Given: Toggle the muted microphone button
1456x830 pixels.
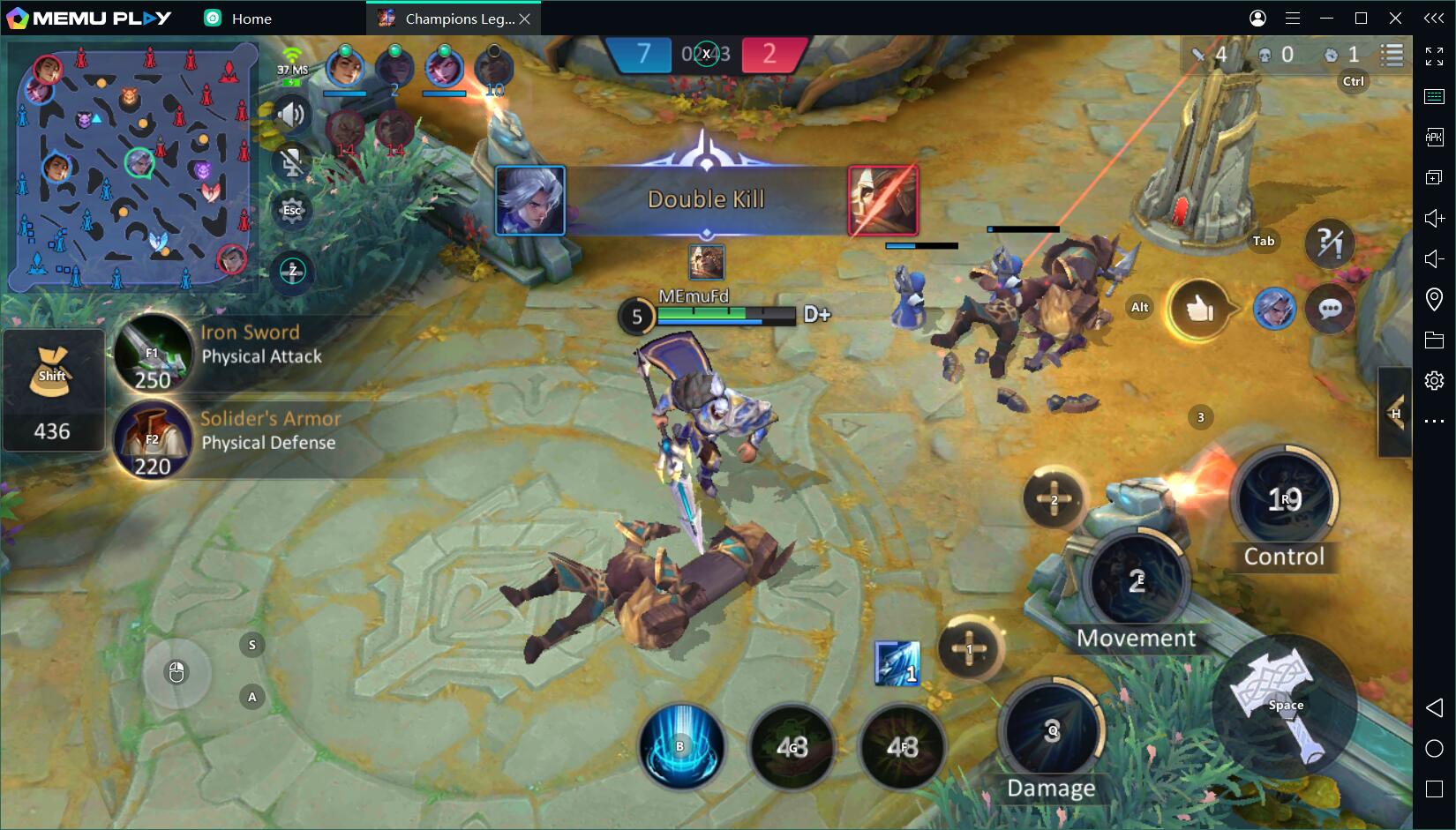Looking at the screenshot, I should coord(292,162).
